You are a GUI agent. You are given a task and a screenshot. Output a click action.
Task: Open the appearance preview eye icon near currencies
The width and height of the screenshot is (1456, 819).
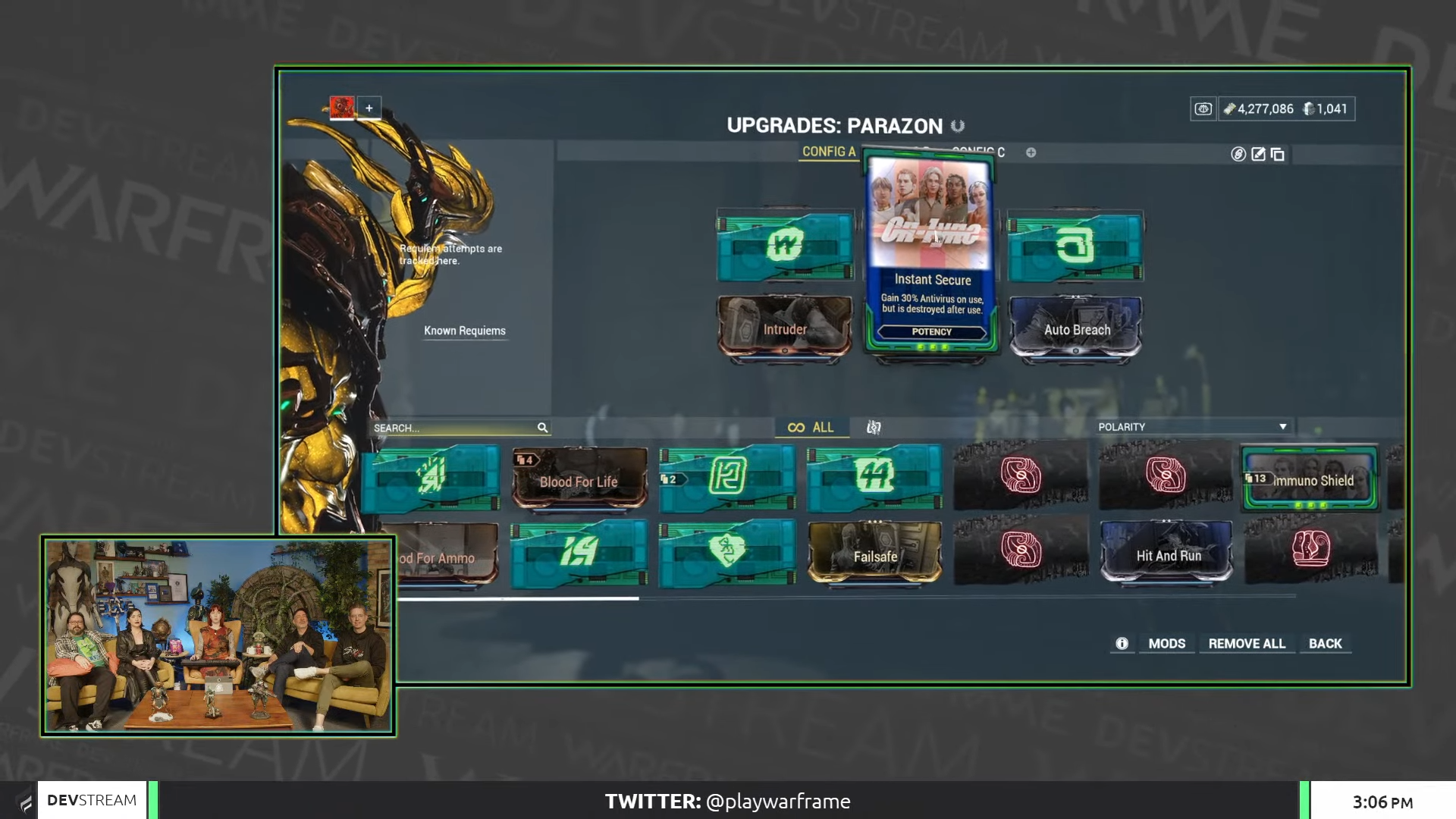pyautogui.click(x=1205, y=108)
